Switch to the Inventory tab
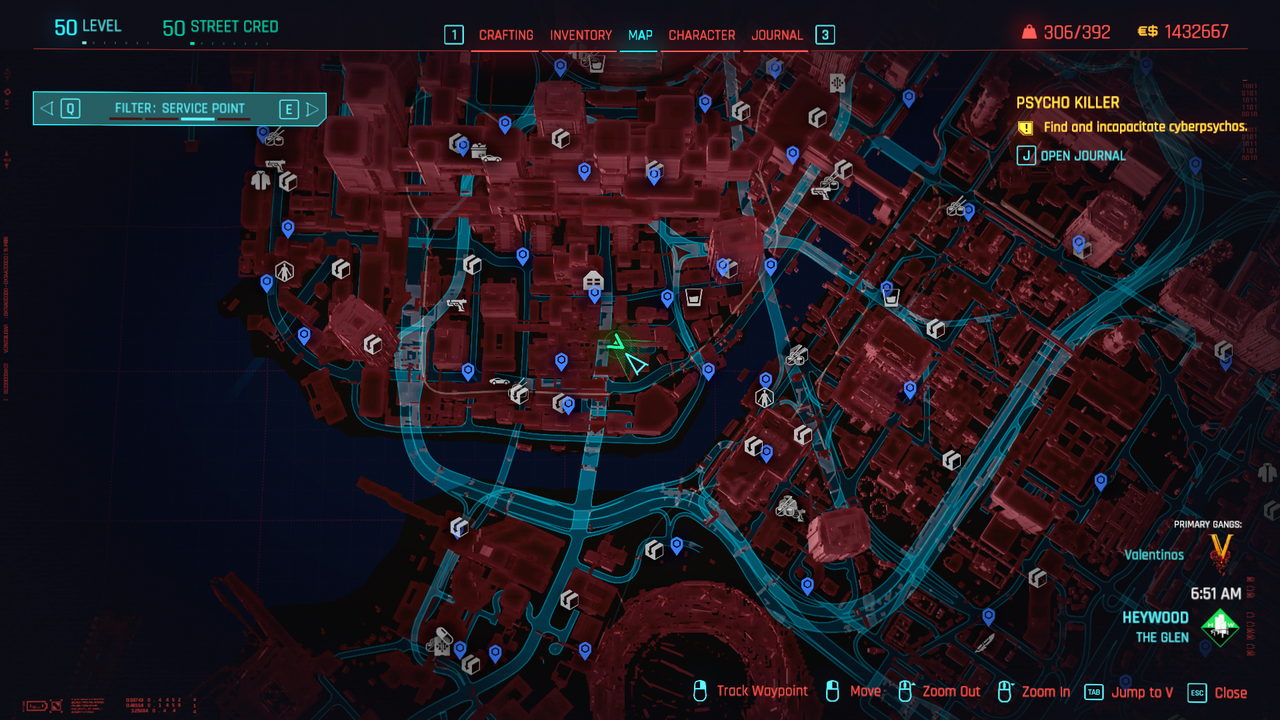The height and width of the screenshot is (720, 1280). 581,35
